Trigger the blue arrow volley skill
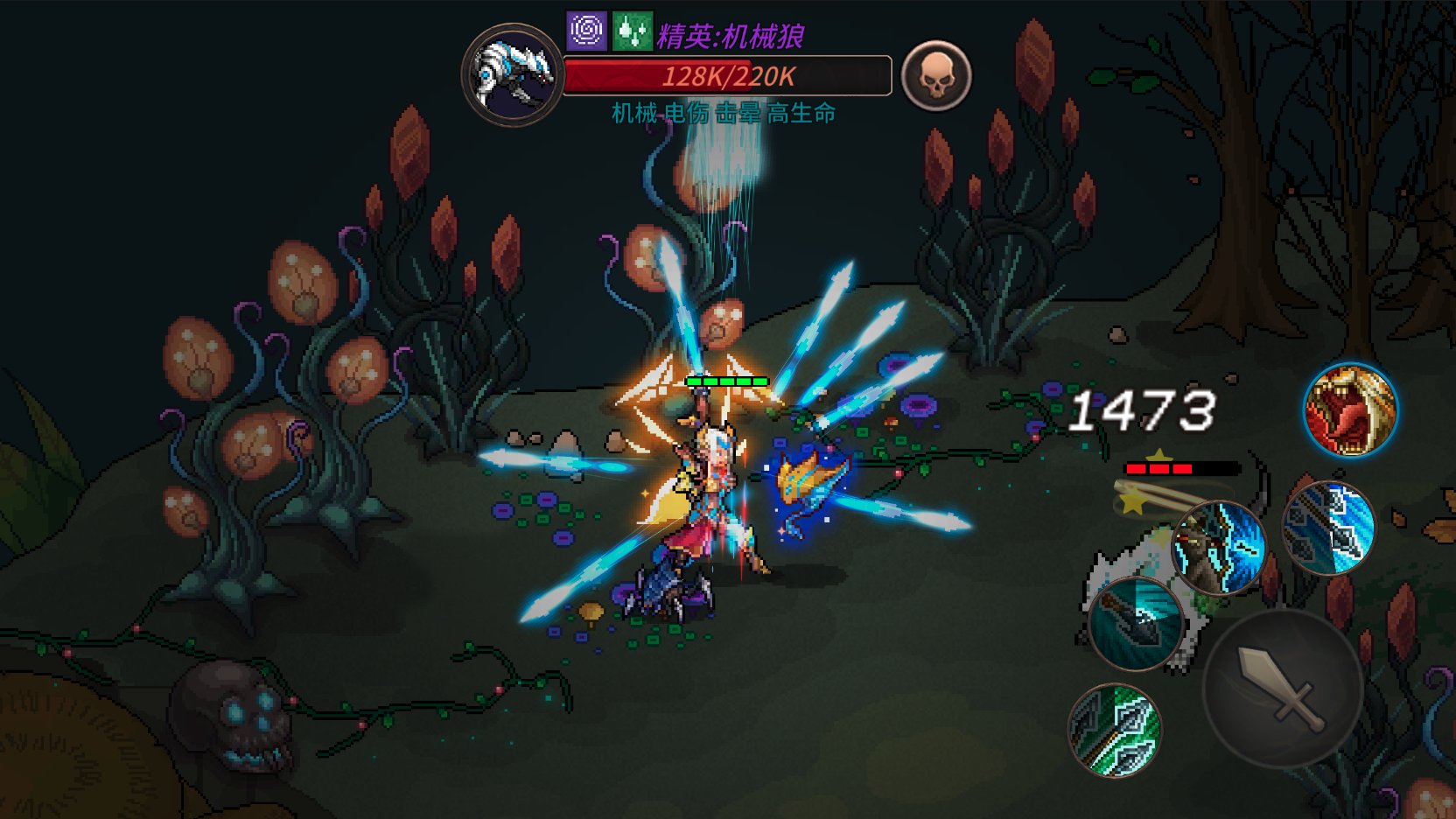This screenshot has width=1456, height=819. (1328, 528)
